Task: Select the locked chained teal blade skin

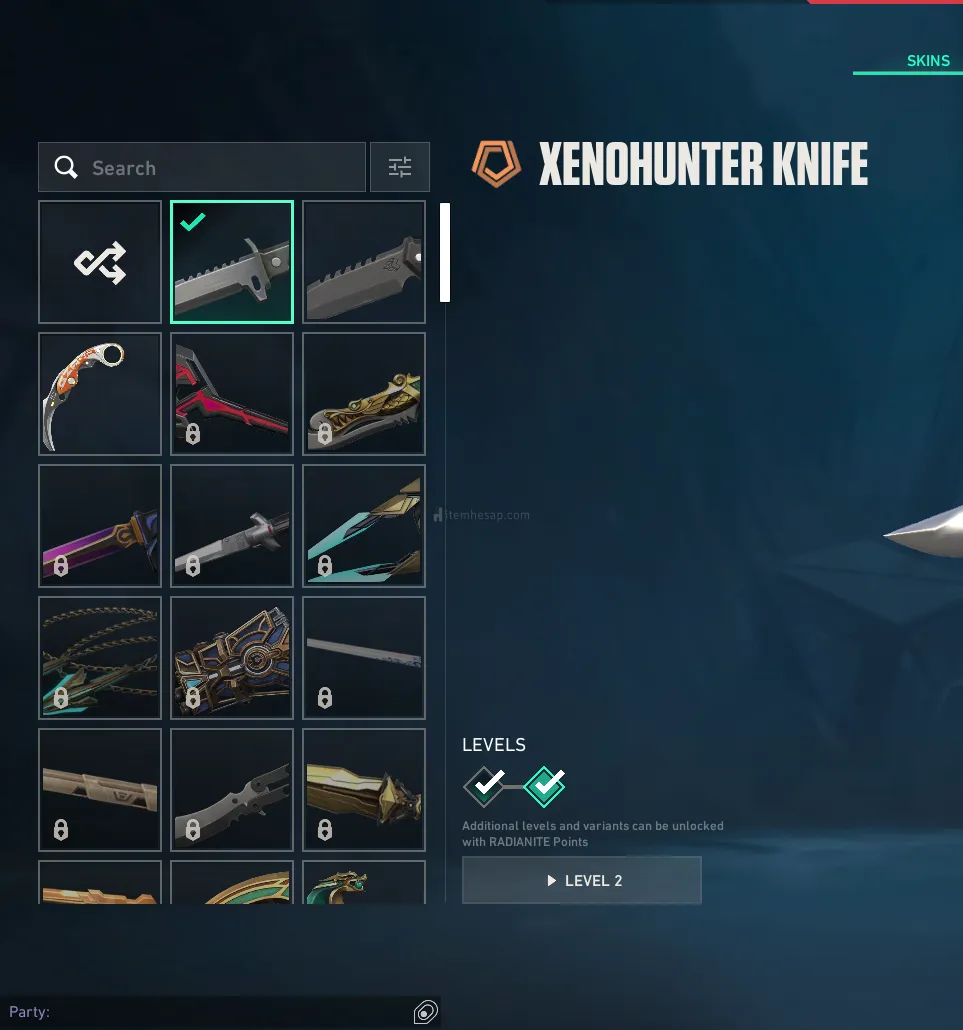Action: (100, 658)
